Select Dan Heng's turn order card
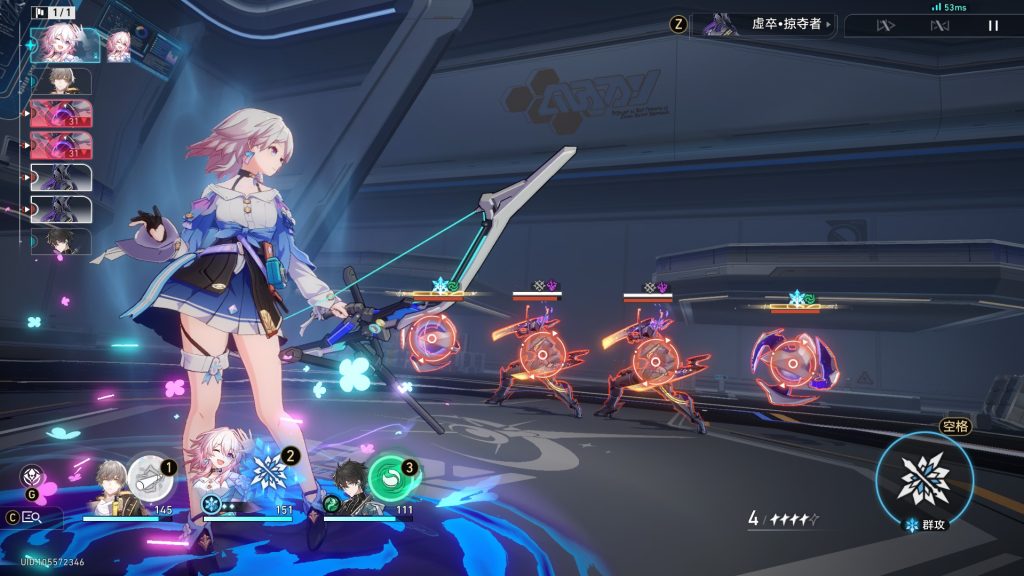The height and width of the screenshot is (576, 1024). pos(63,242)
